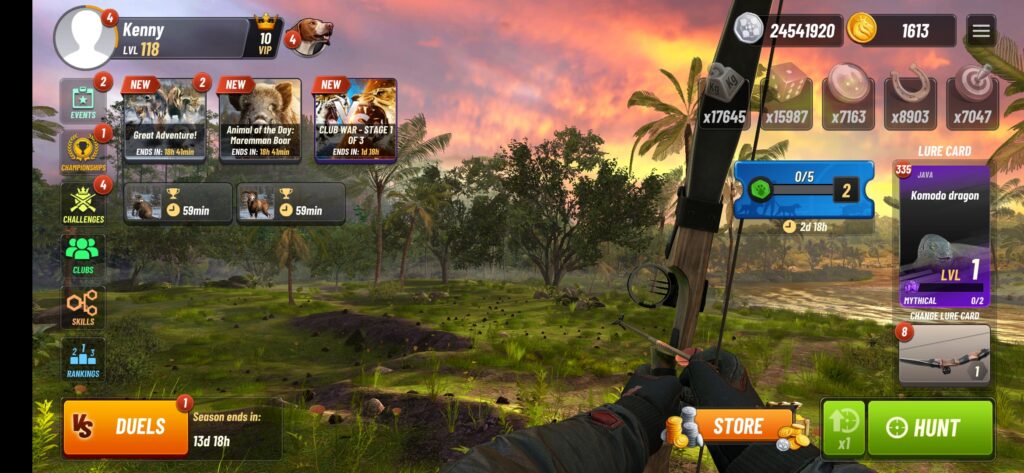View the Rankings leaderboard

click(x=83, y=359)
